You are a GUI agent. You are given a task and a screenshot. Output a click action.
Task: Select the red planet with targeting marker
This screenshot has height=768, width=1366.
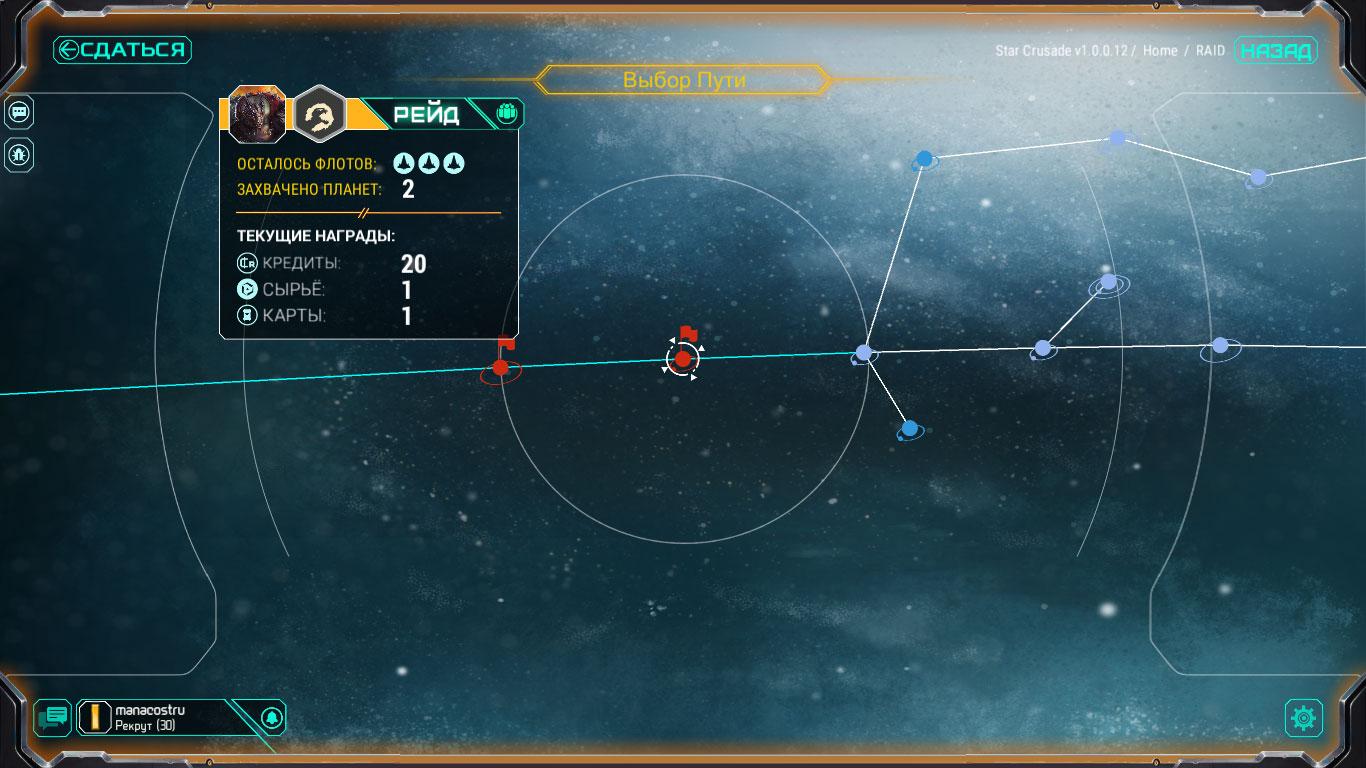point(683,359)
